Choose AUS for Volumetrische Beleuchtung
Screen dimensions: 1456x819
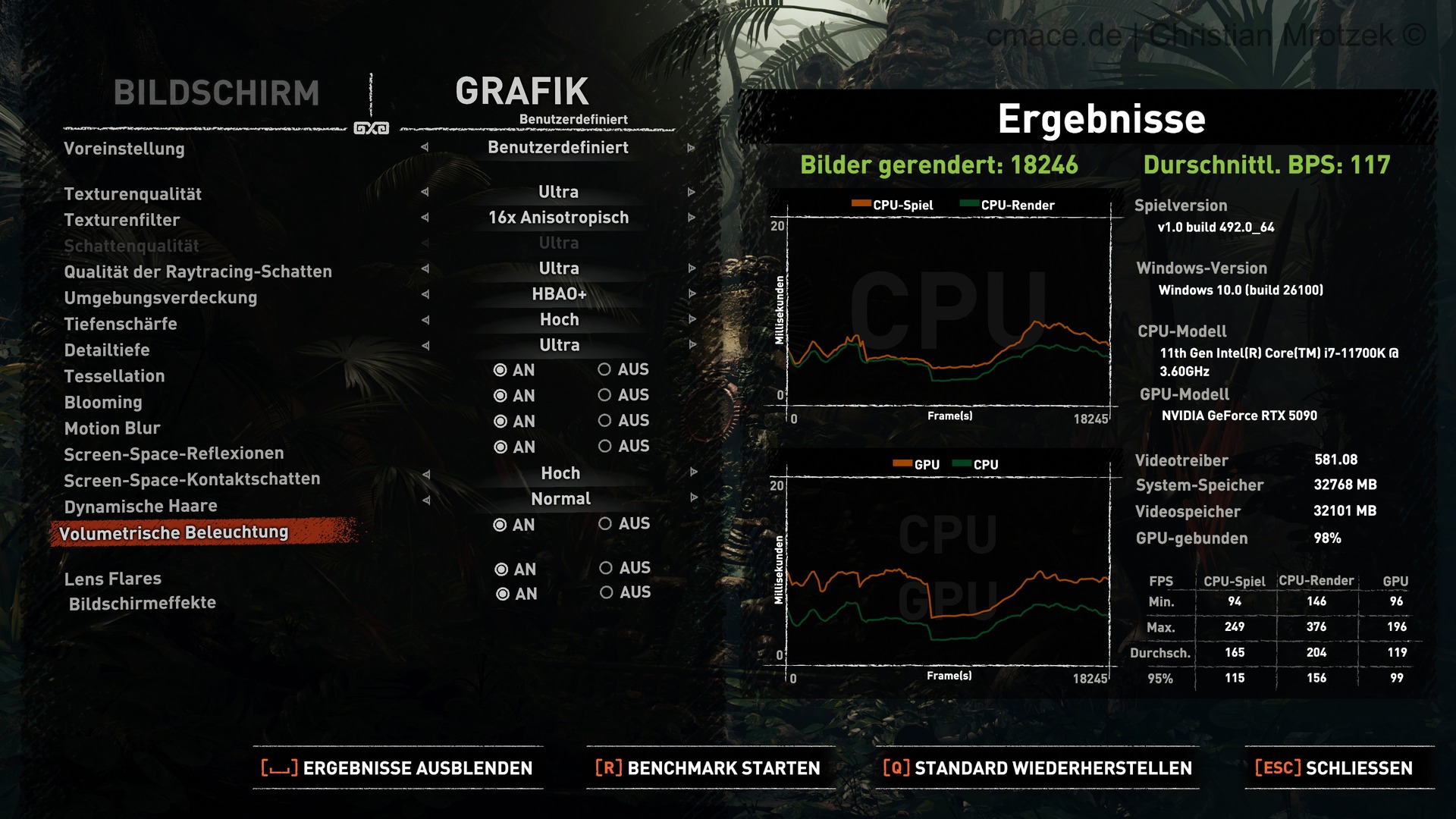coord(605,523)
